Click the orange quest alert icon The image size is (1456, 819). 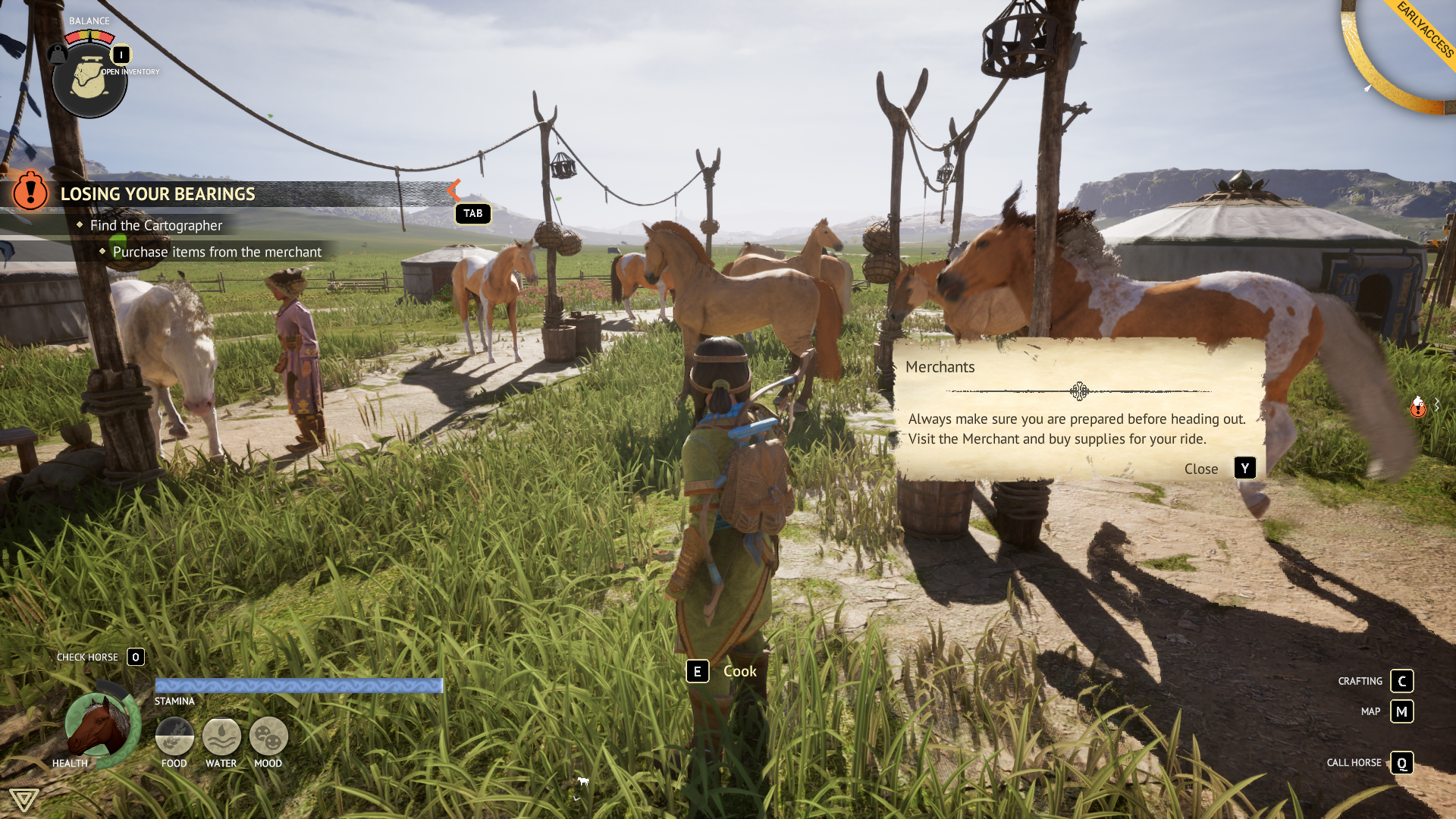tap(30, 190)
